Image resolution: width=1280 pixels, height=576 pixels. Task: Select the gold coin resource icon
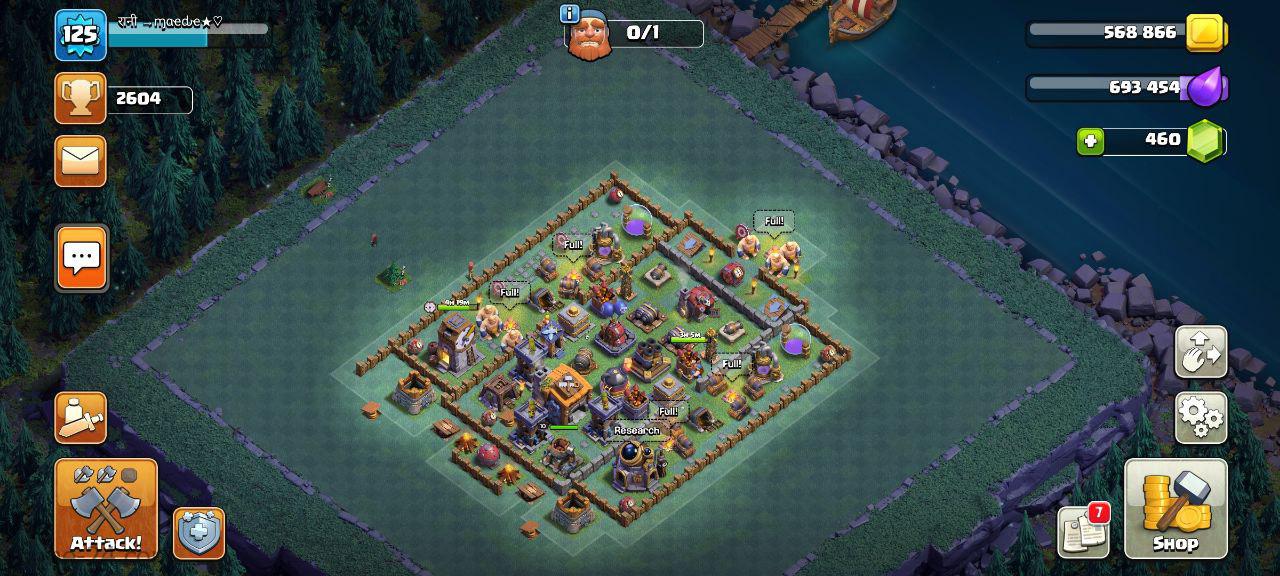[x=1206, y=33]
